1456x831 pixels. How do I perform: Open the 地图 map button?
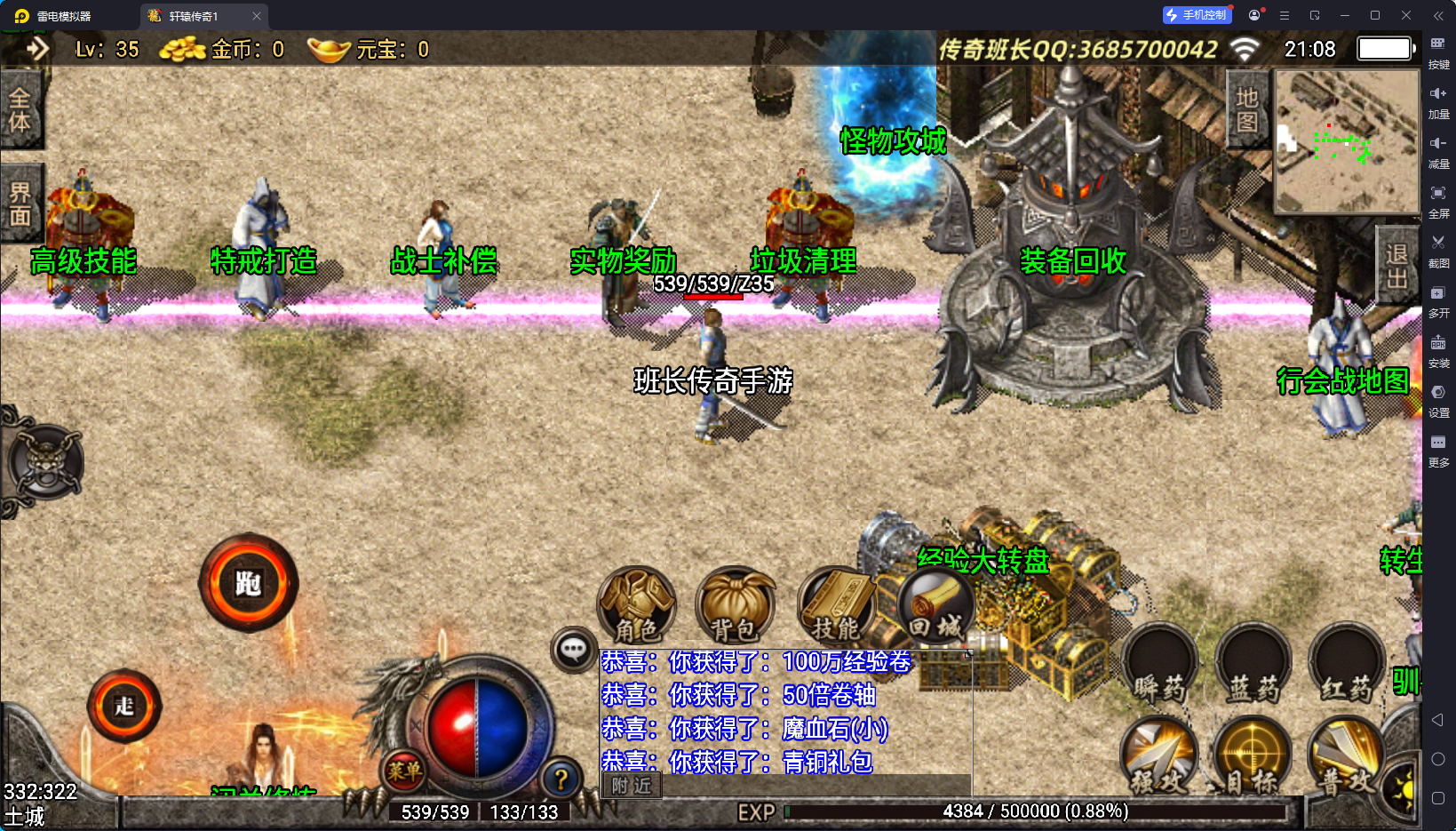pyautogui.click(x=1247, y=109)
